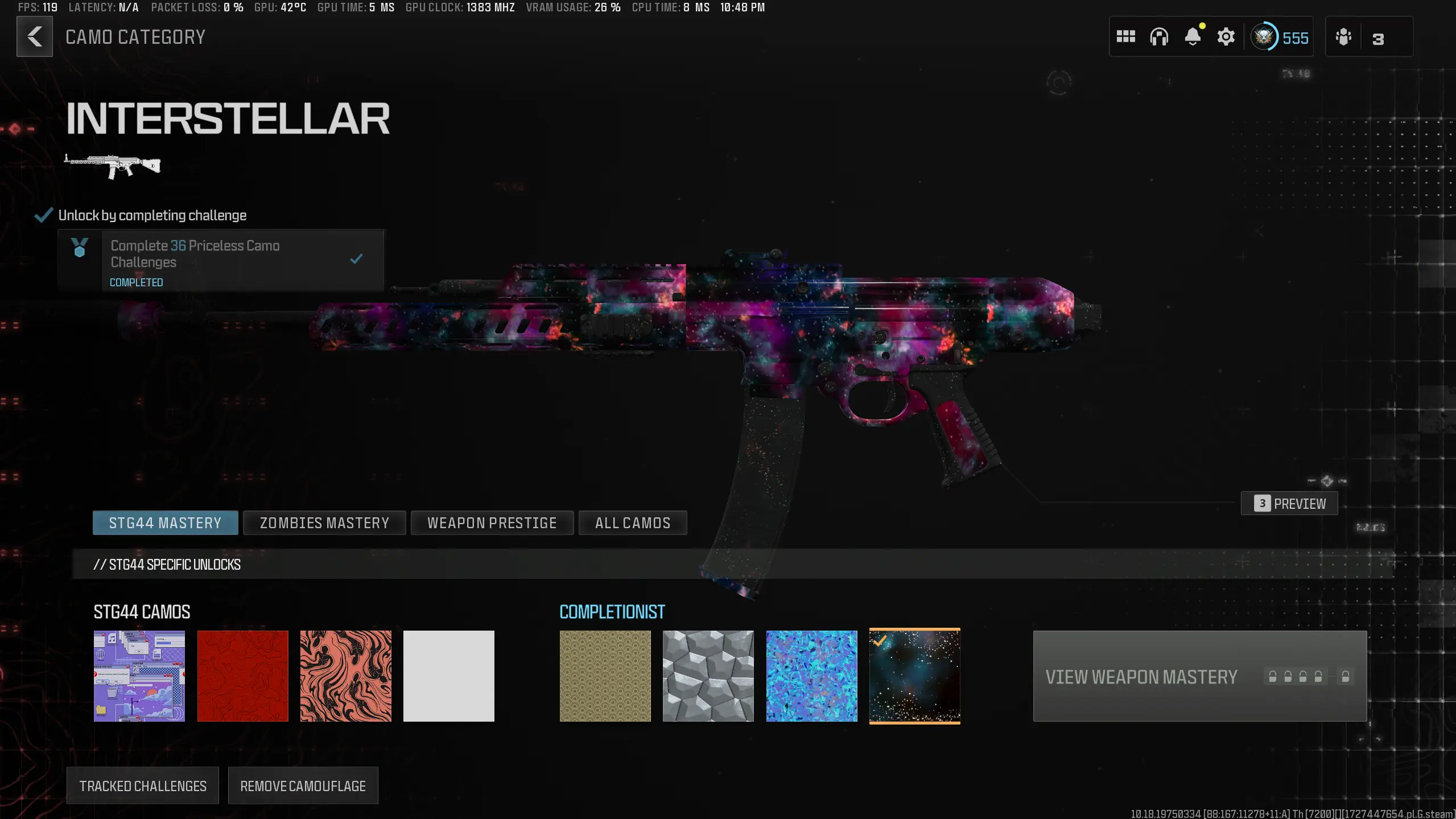Click Remove Camouflage
Image resolution: width=1456 pixels, height=819 pixels.
click(303, 785)
